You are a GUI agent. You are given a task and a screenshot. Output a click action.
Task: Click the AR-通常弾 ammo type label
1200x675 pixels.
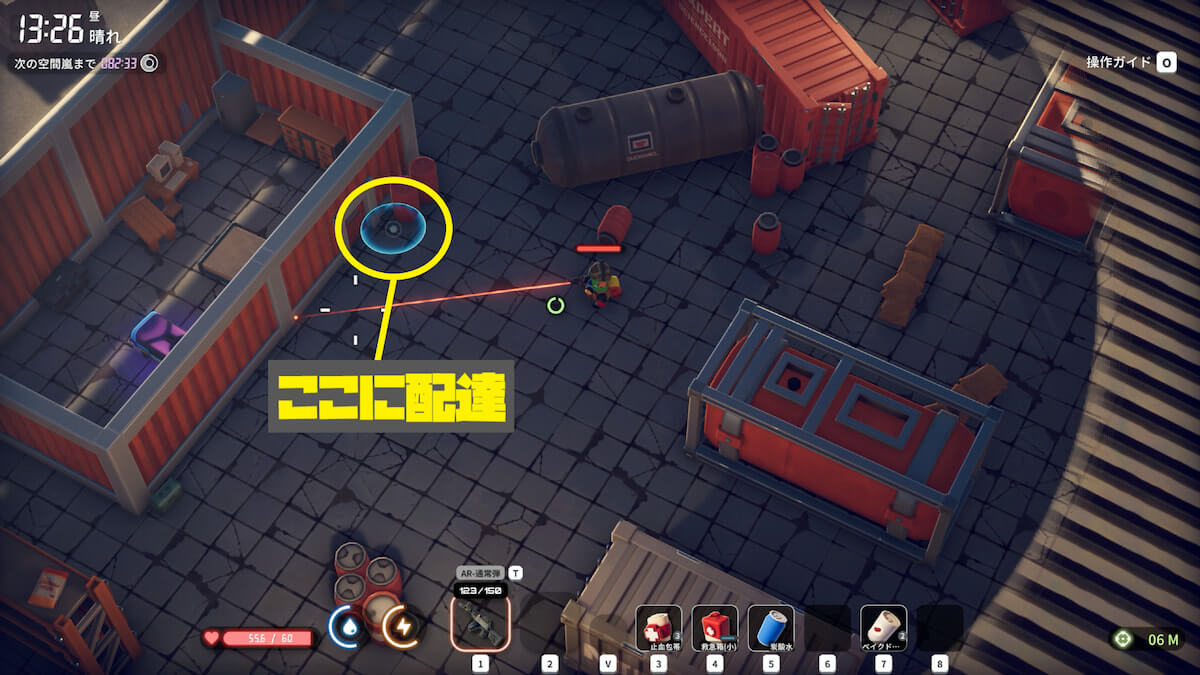[480, 573]
